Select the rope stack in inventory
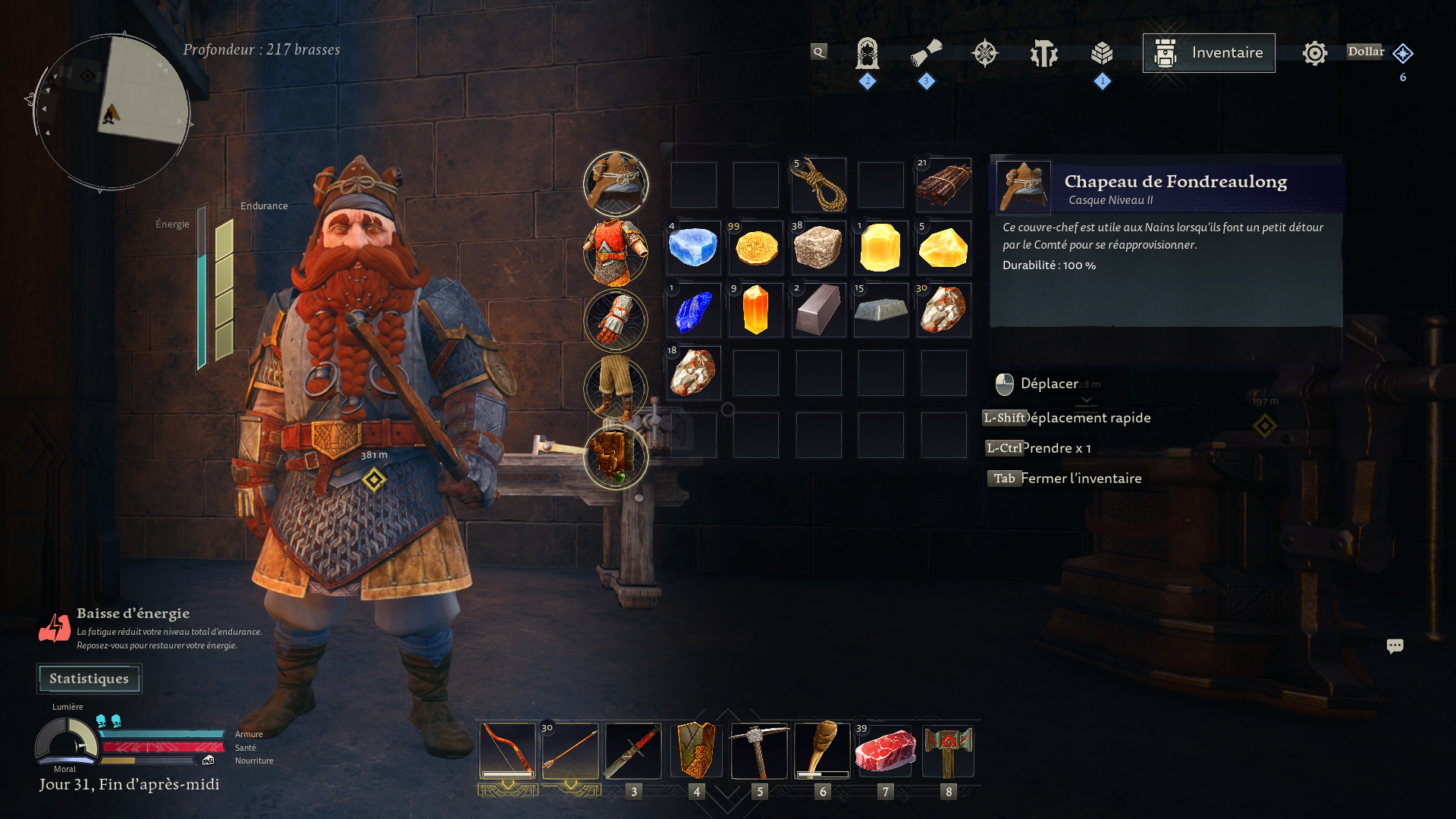The width and height of the screenshot is (1456, 819). point(818,185)
